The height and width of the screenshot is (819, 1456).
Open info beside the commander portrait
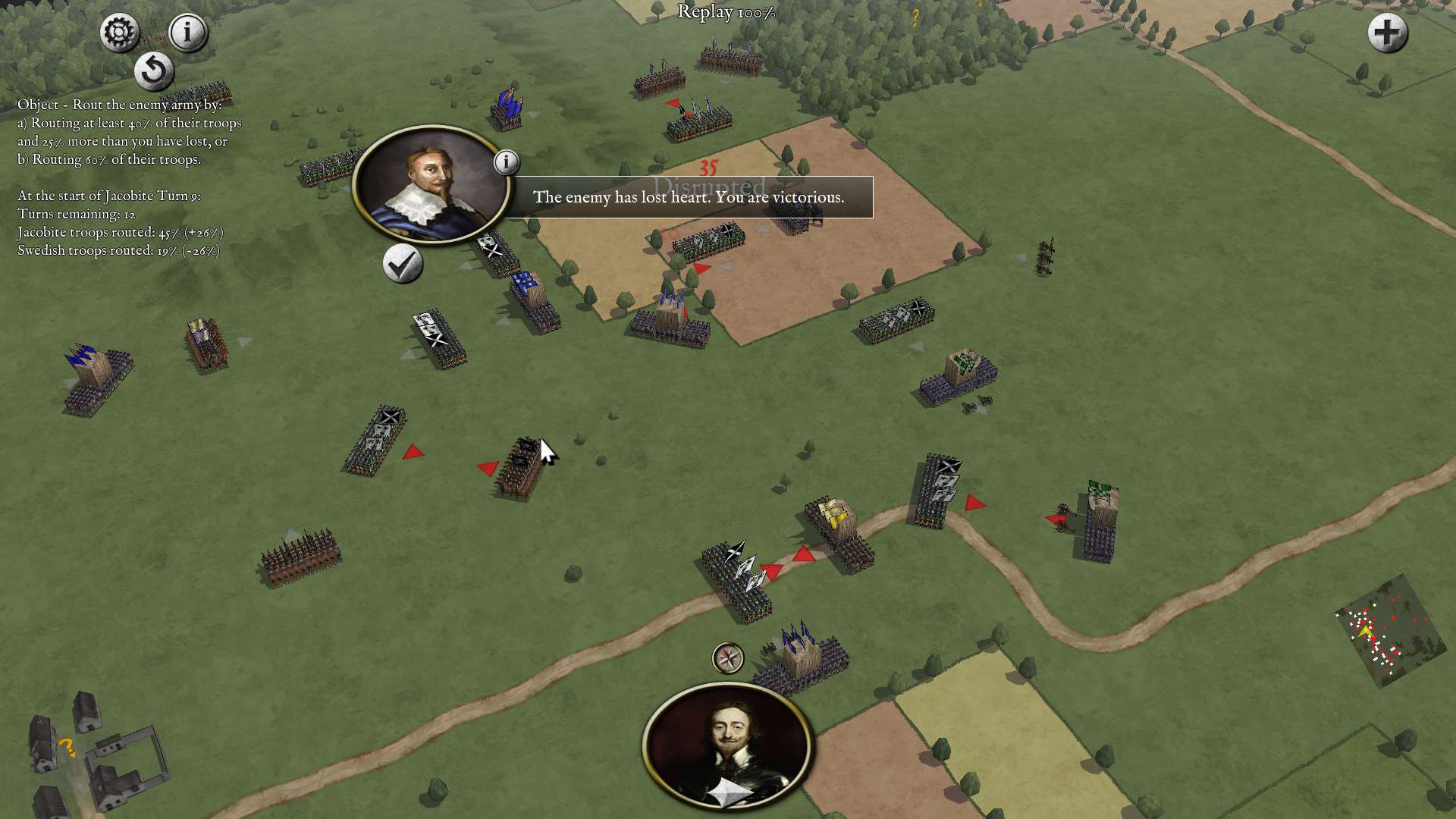pos(507,161)
